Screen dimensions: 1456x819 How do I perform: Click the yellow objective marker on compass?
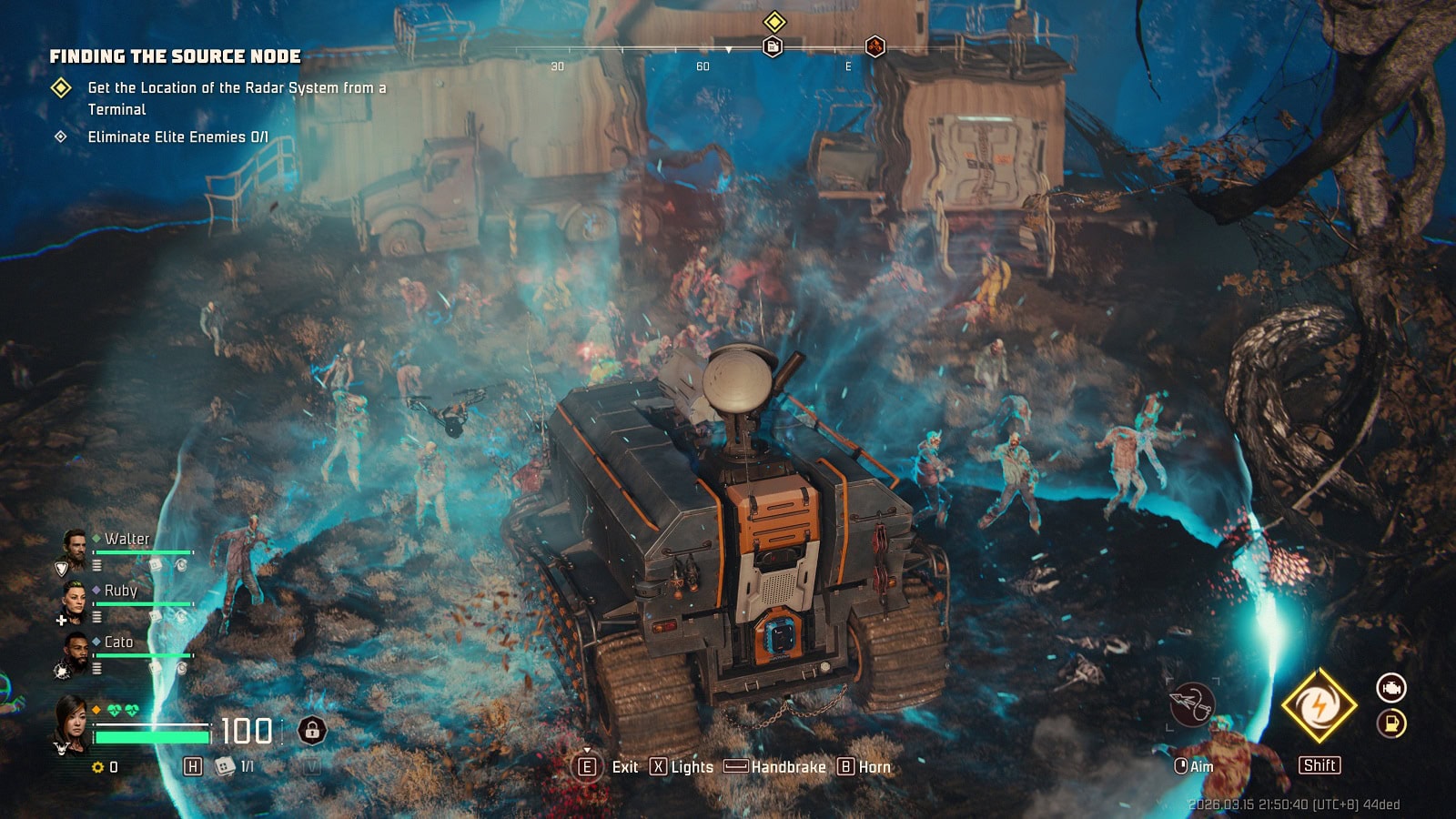pyautogui.click(x=774, y=21)
